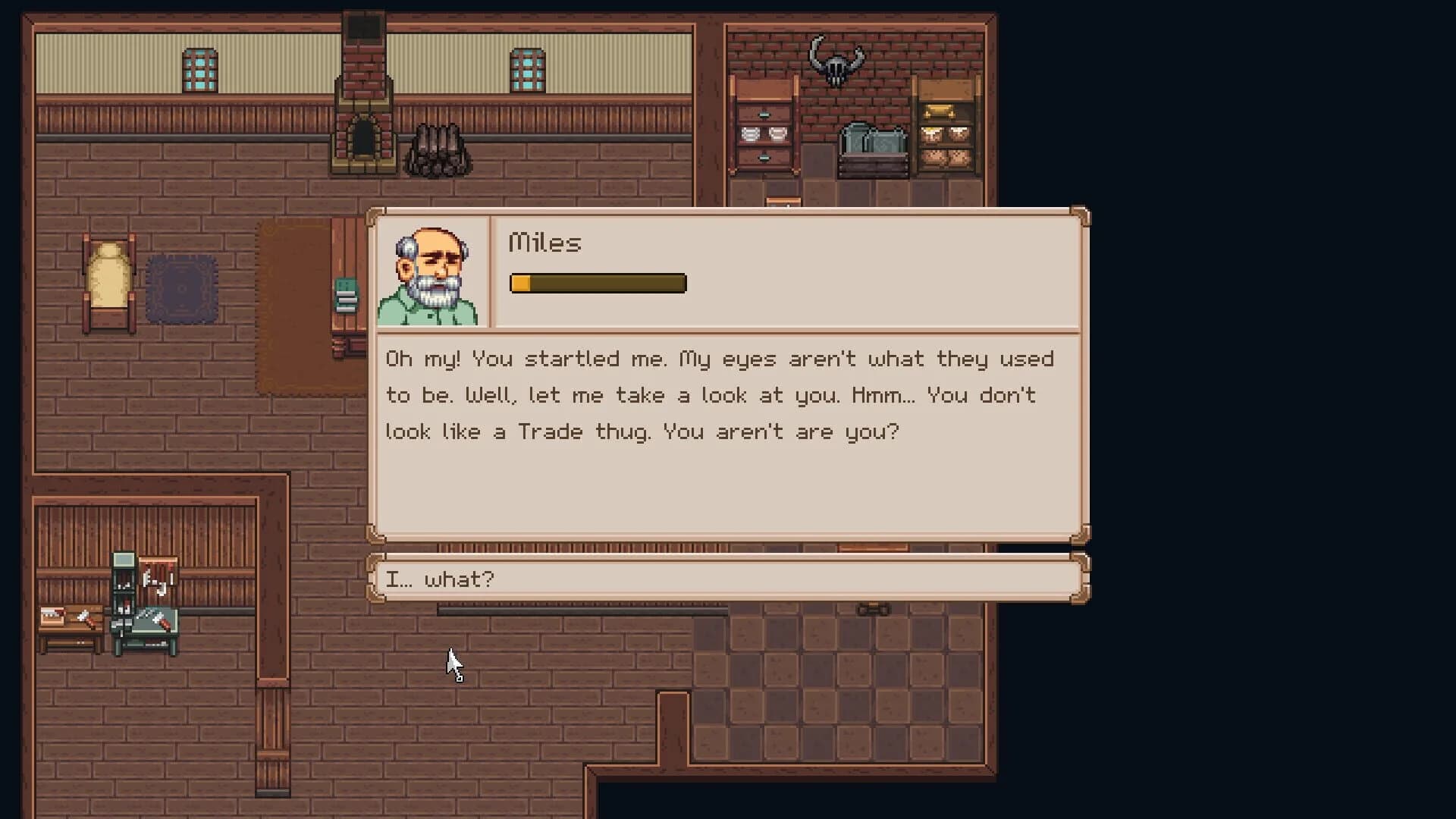Select the bed in the corner
The image size is (1456, 819).
click(110, 284)
